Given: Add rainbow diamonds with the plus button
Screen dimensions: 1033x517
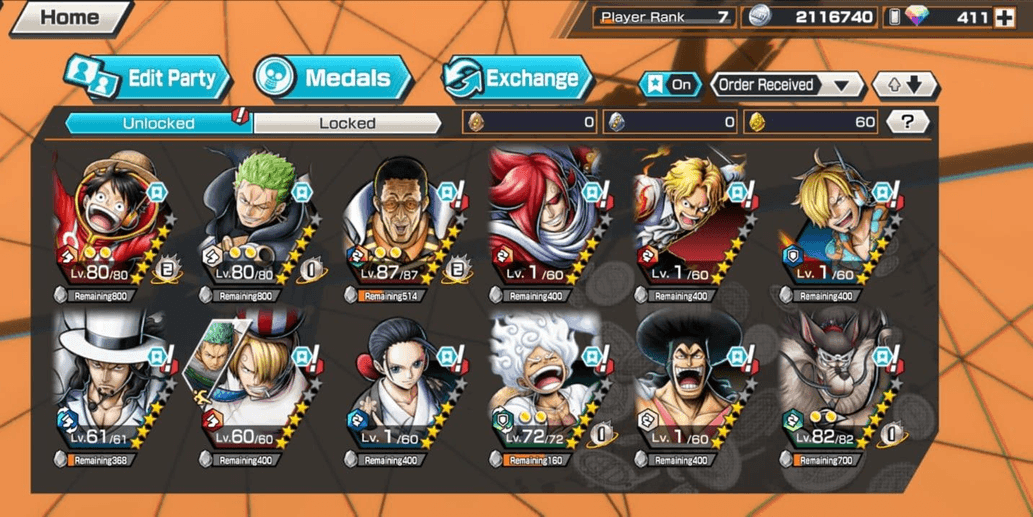Looking at the screenshot, I should click(x=1004, y=17).
